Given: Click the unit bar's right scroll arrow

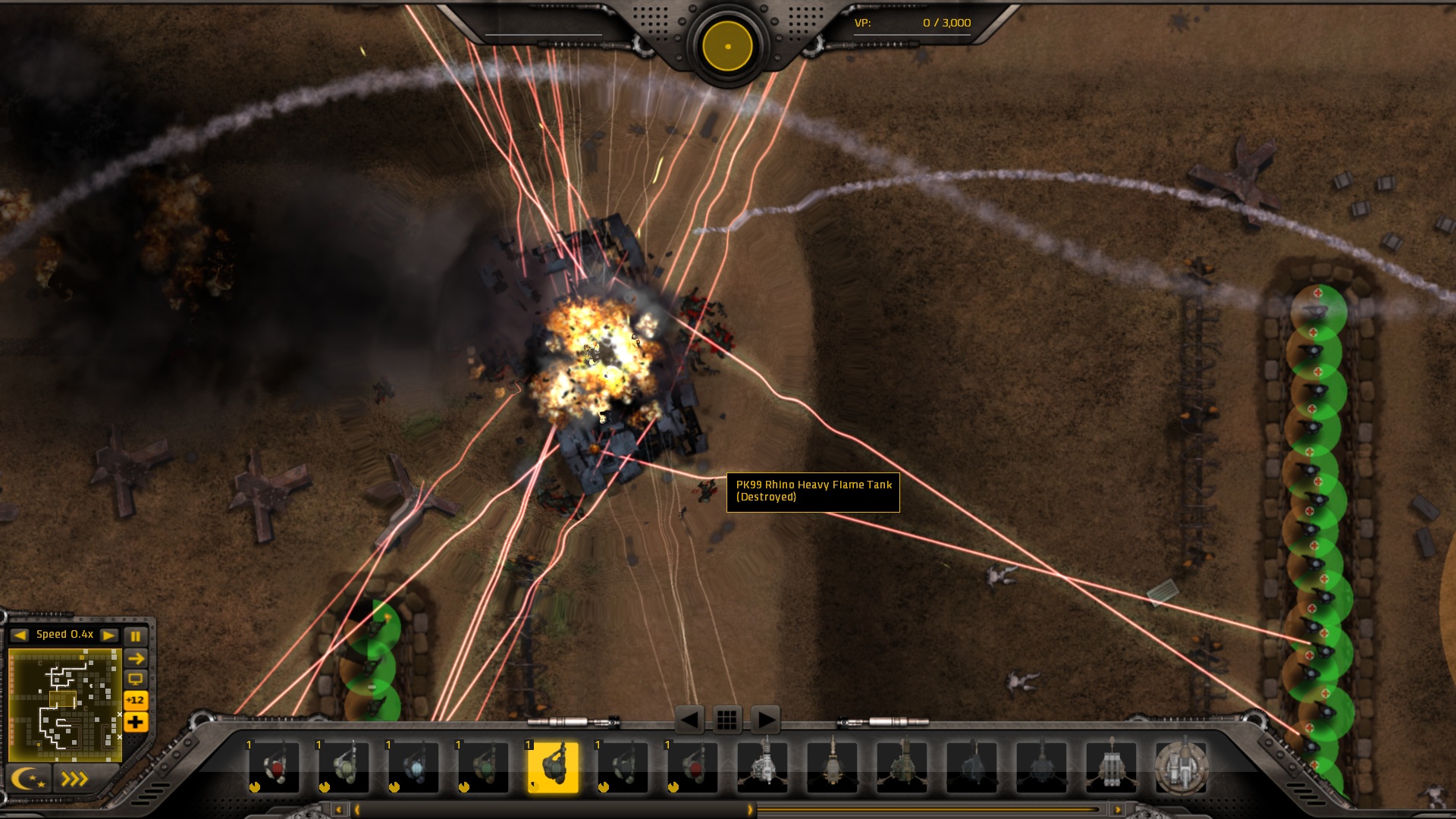Looking at the screenshot, I should click(x=1117, y=810).
